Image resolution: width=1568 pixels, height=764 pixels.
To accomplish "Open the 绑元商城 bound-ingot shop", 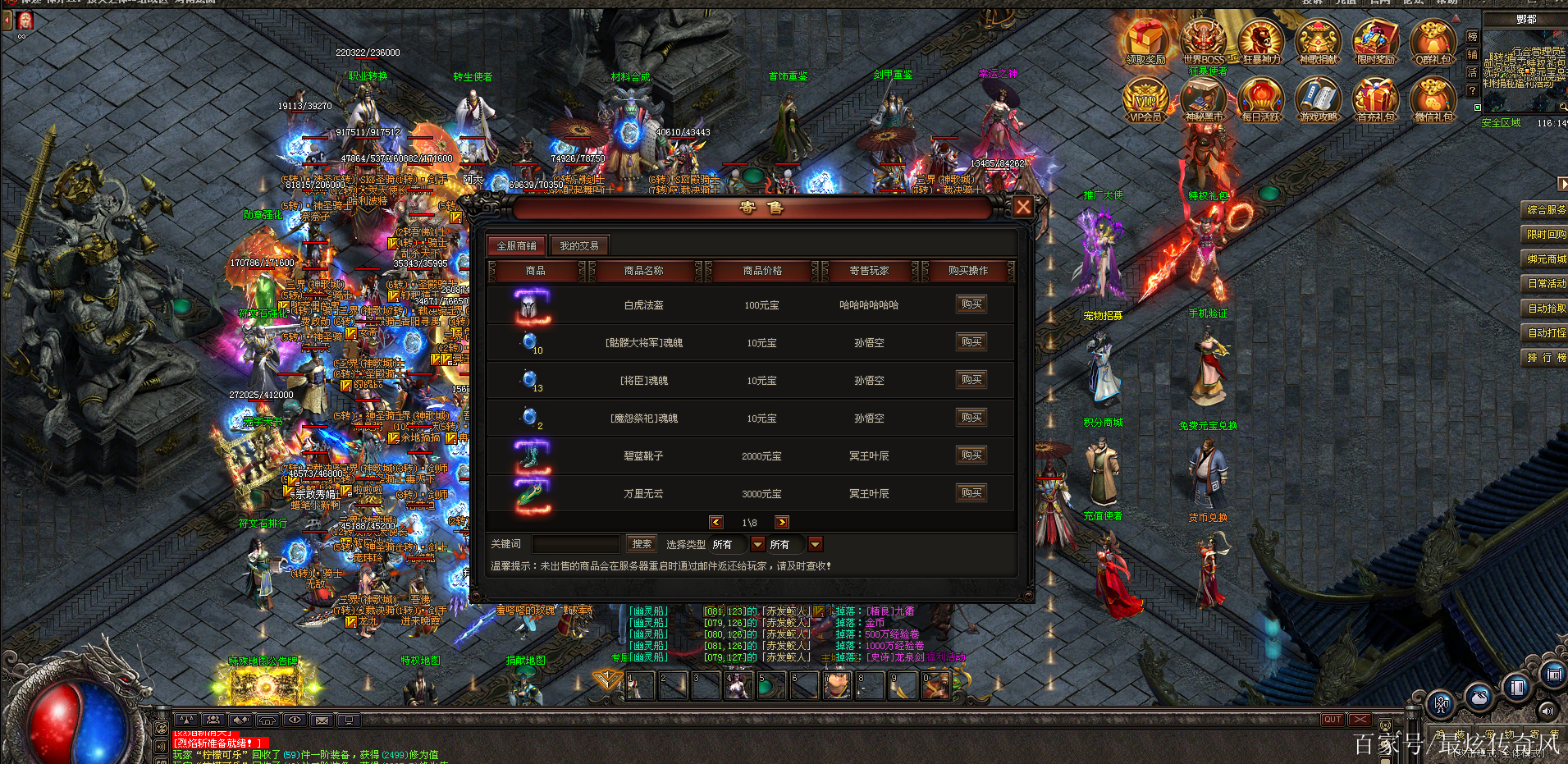I will (x=1546, y=259).
